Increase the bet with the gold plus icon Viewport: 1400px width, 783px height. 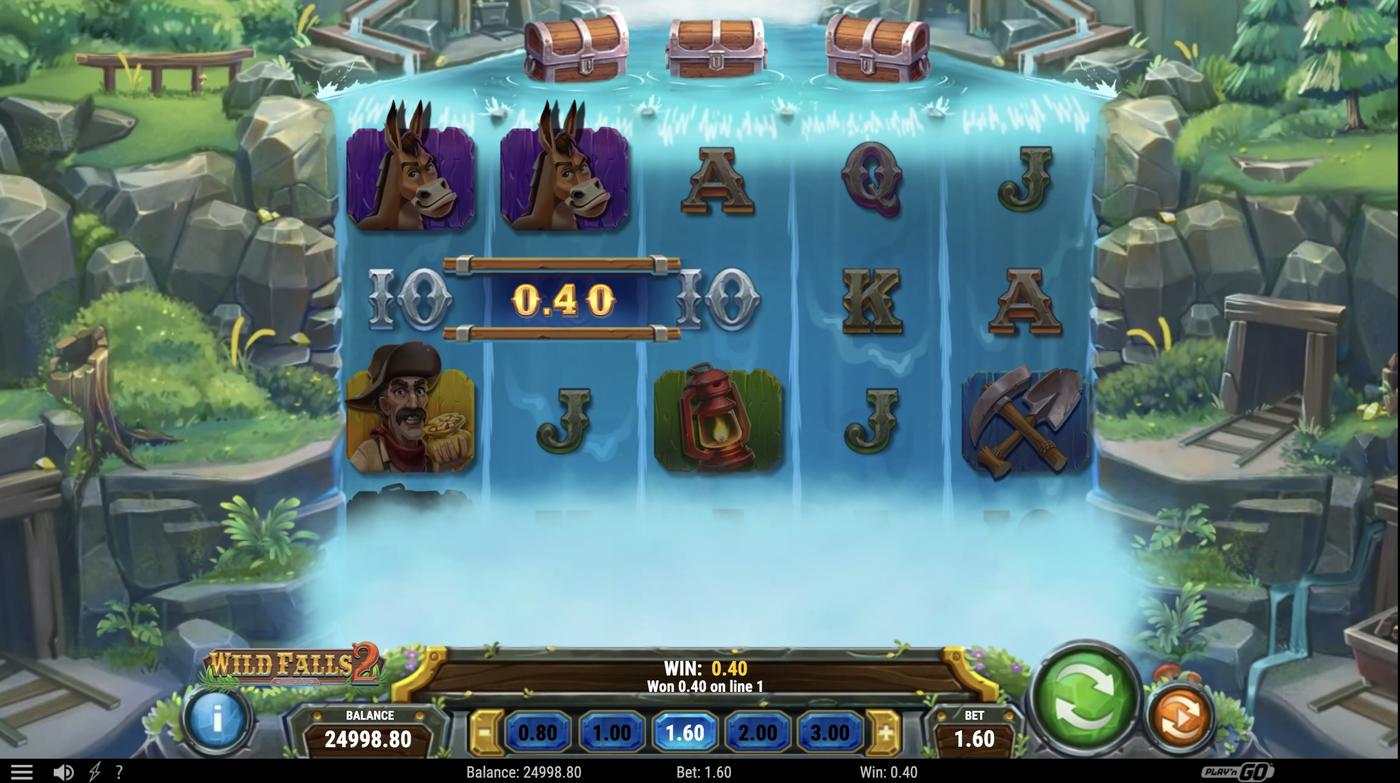(x=885, y=731)
